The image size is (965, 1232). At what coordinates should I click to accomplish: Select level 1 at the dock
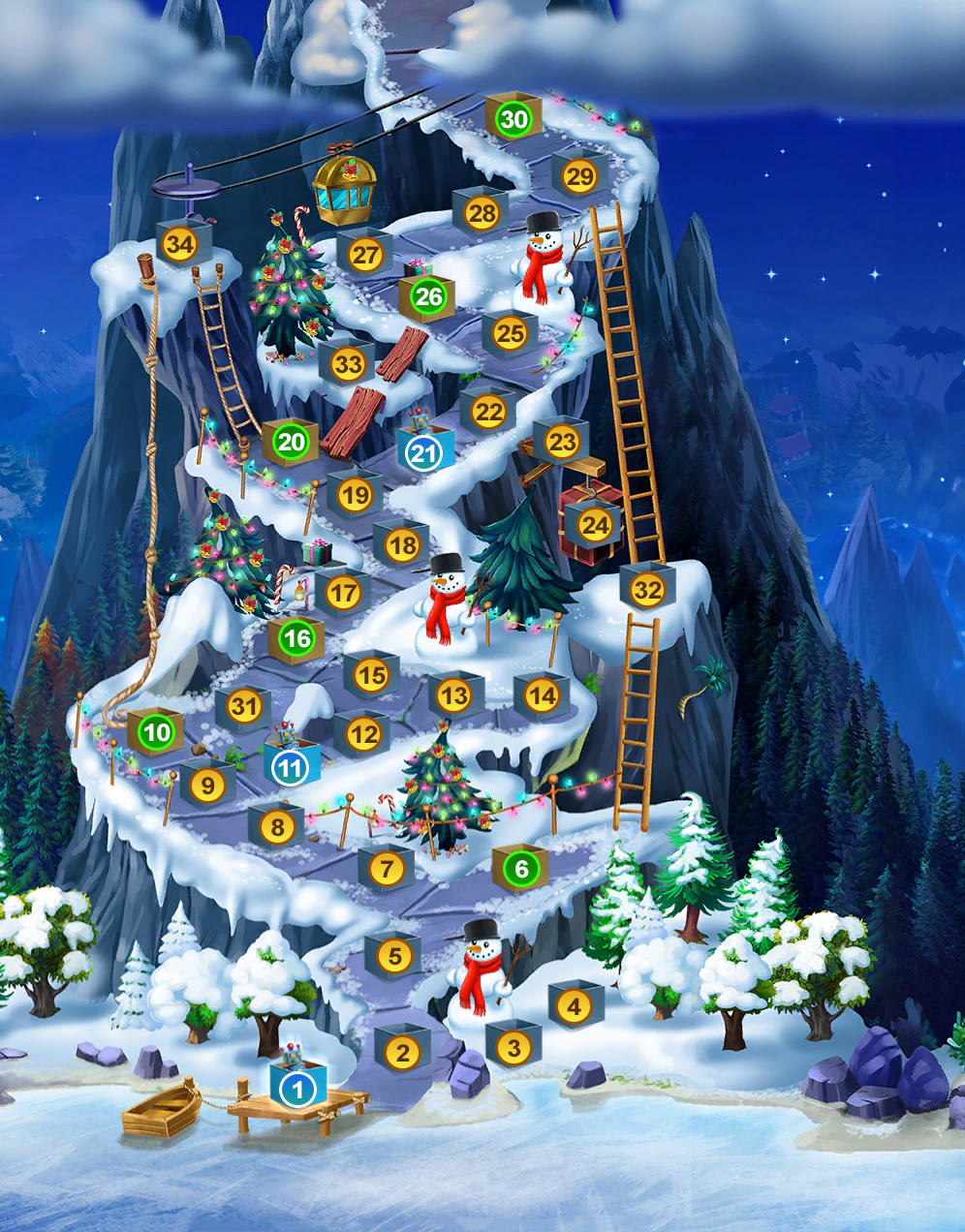[297, 1090]
